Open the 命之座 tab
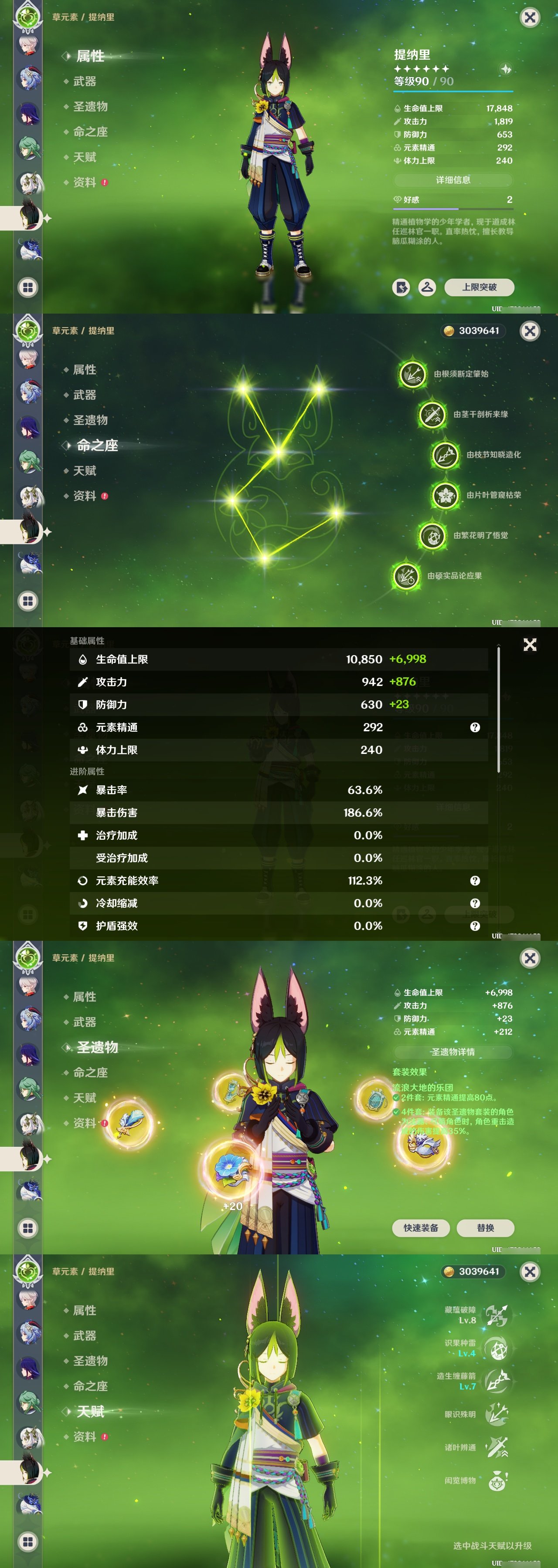The height and width of the screenshot is (1568, 558). [x=92, y=132]
